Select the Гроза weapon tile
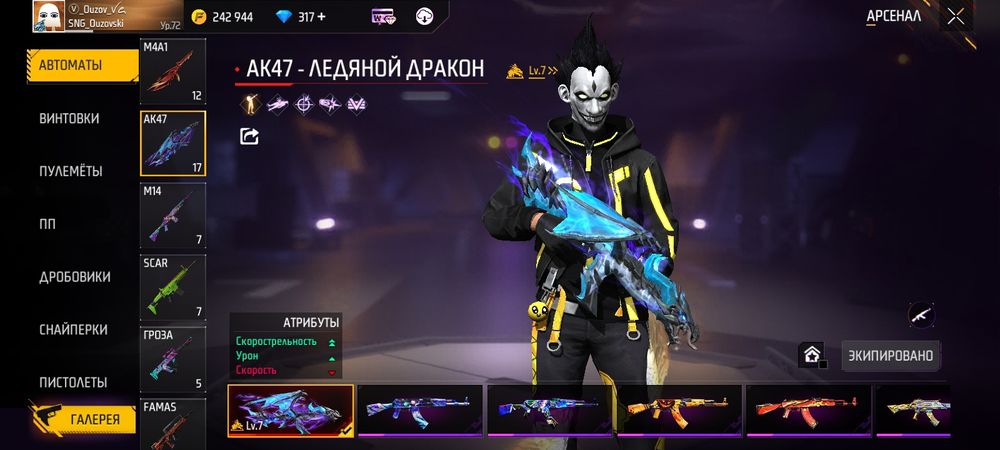Image resolution: width=1000 pixels, height=450 pixels. click(x=172, y=359)
